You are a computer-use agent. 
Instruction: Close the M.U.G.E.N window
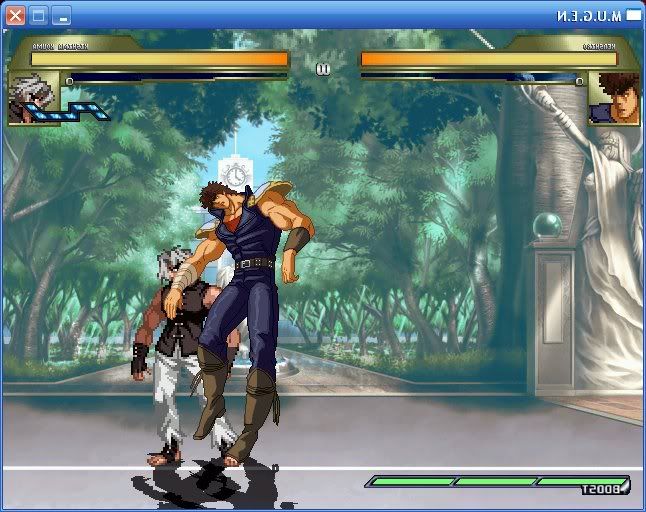point(15,15)
